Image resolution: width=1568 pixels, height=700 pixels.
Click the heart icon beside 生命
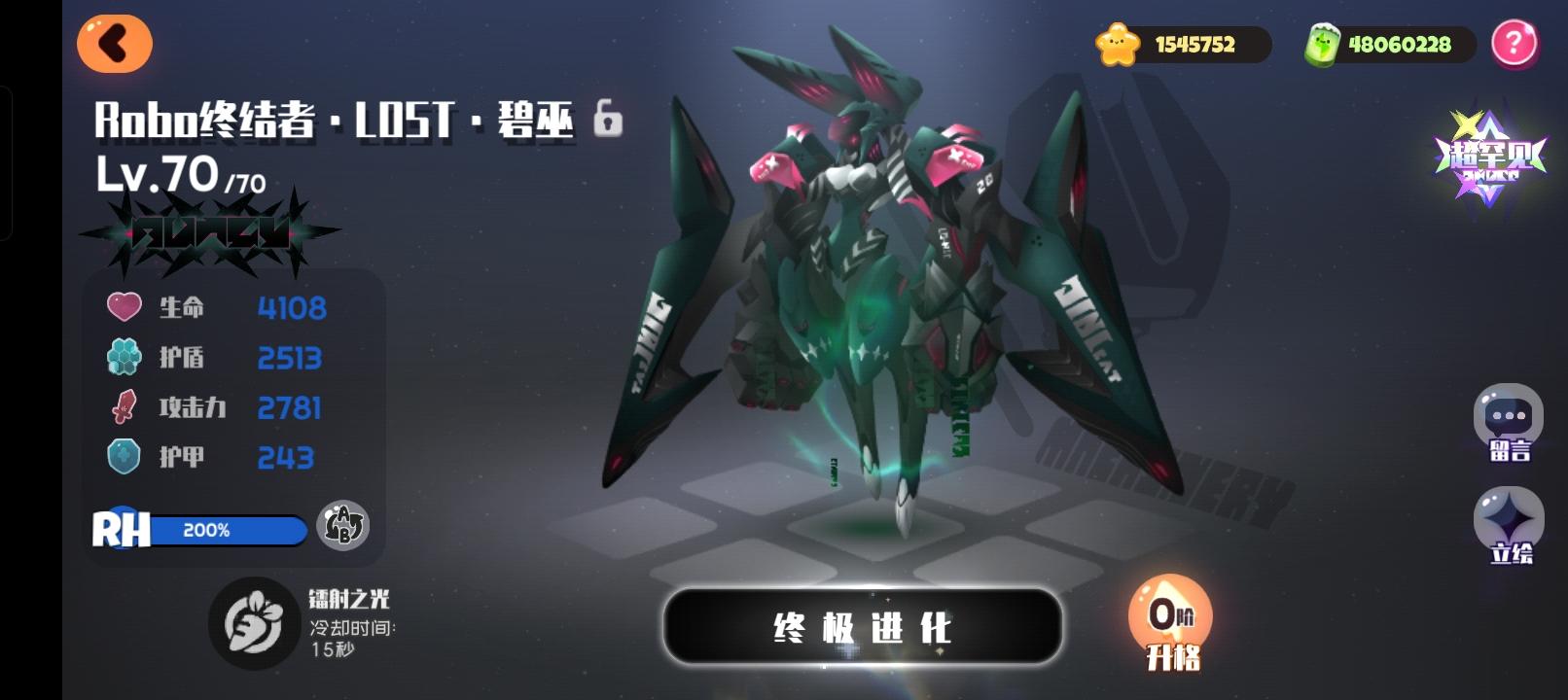coord(122,306)
